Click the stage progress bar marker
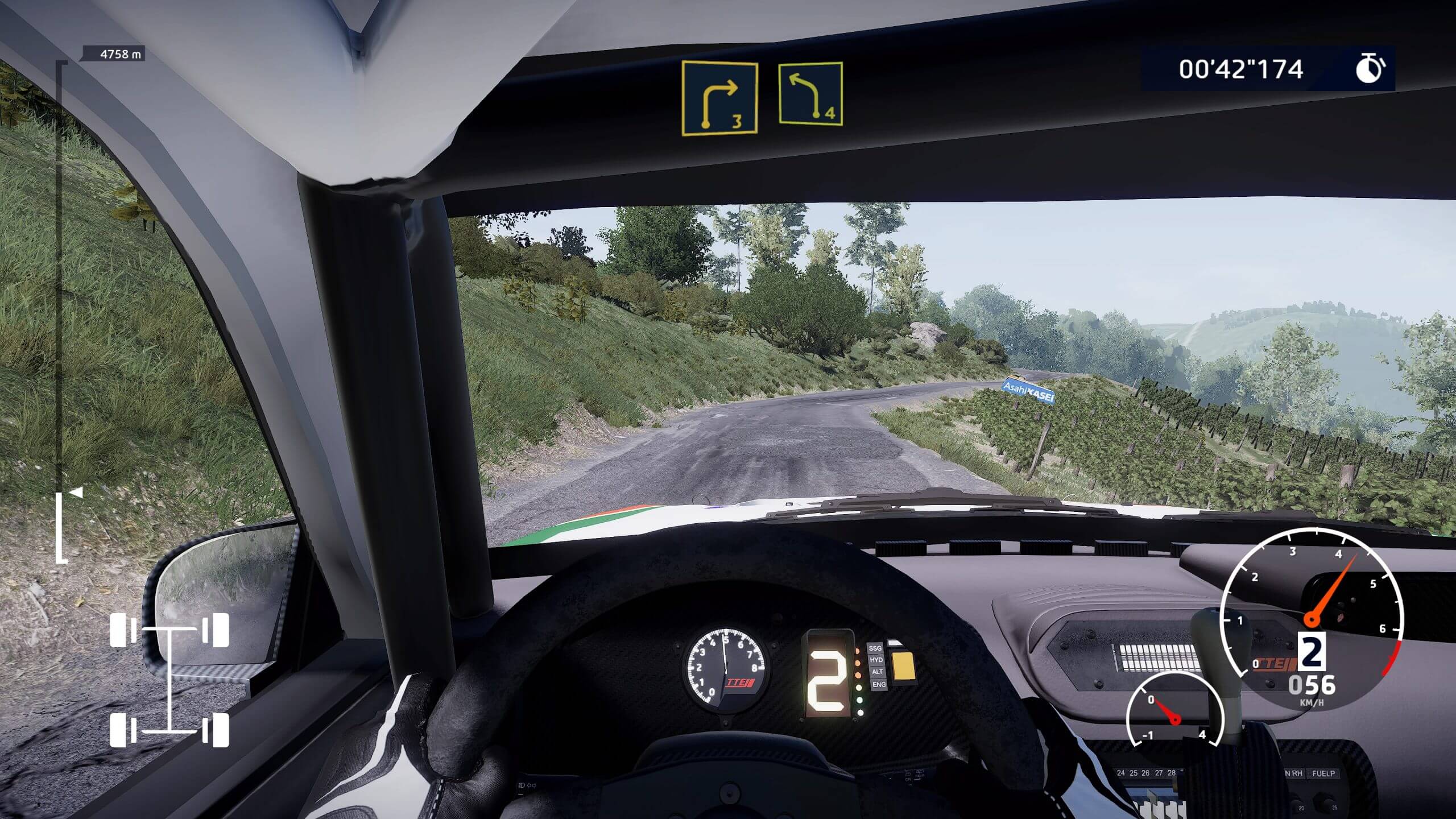1456x819 pixels. (x=76, y=493)
